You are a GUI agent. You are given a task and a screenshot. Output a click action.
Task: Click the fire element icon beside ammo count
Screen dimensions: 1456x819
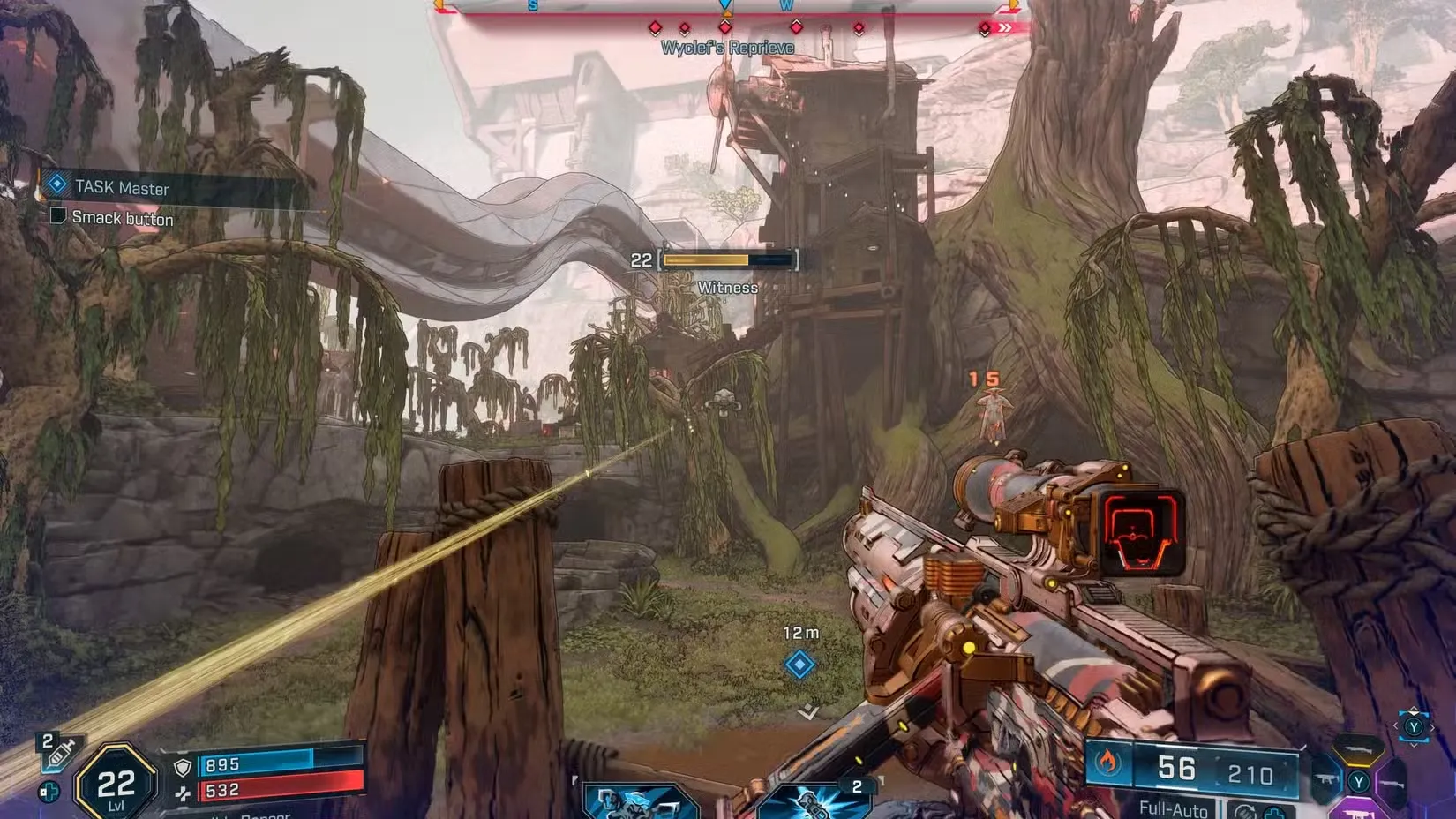tap(1107, 762)
